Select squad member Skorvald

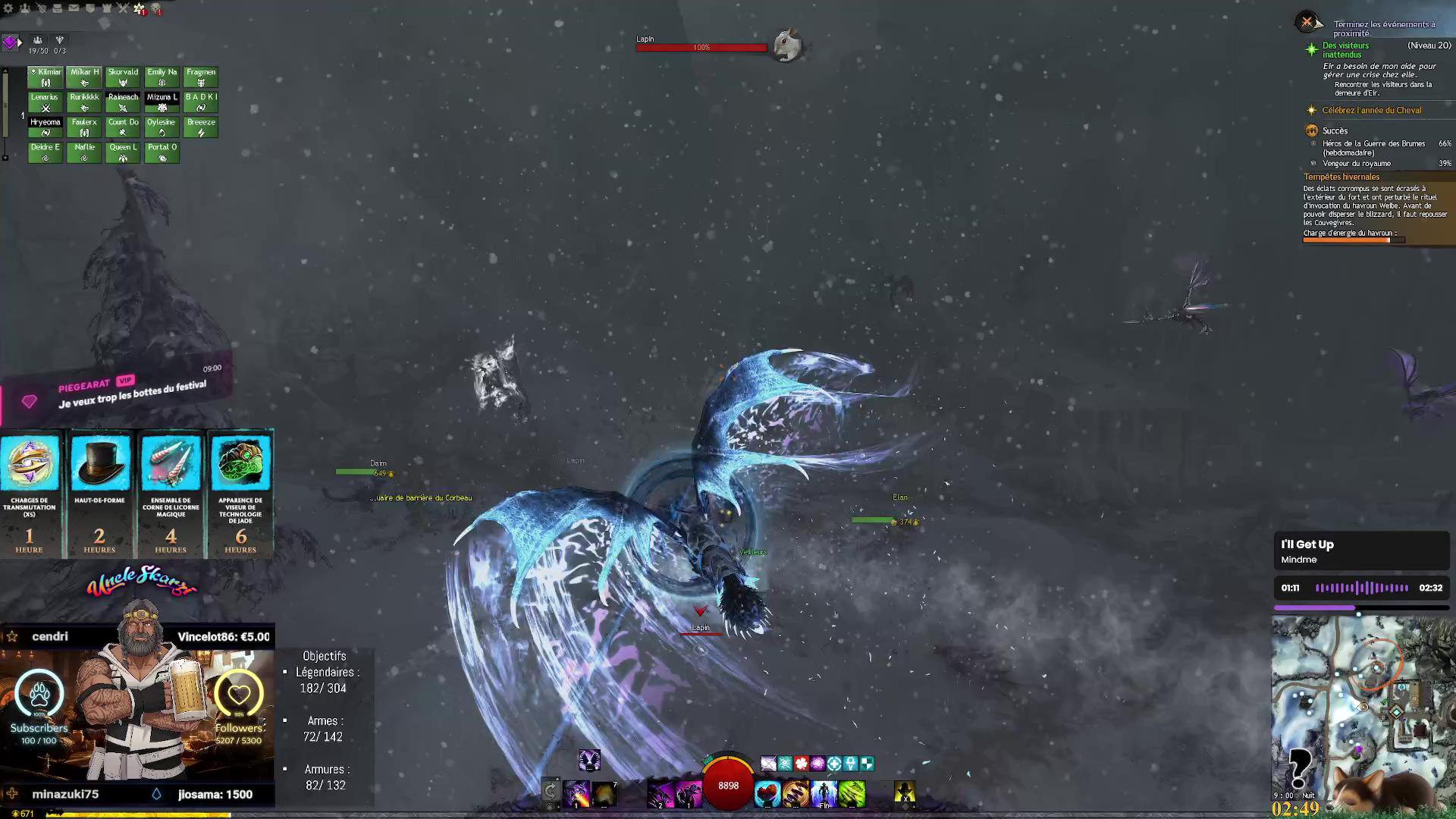(123, 77)
